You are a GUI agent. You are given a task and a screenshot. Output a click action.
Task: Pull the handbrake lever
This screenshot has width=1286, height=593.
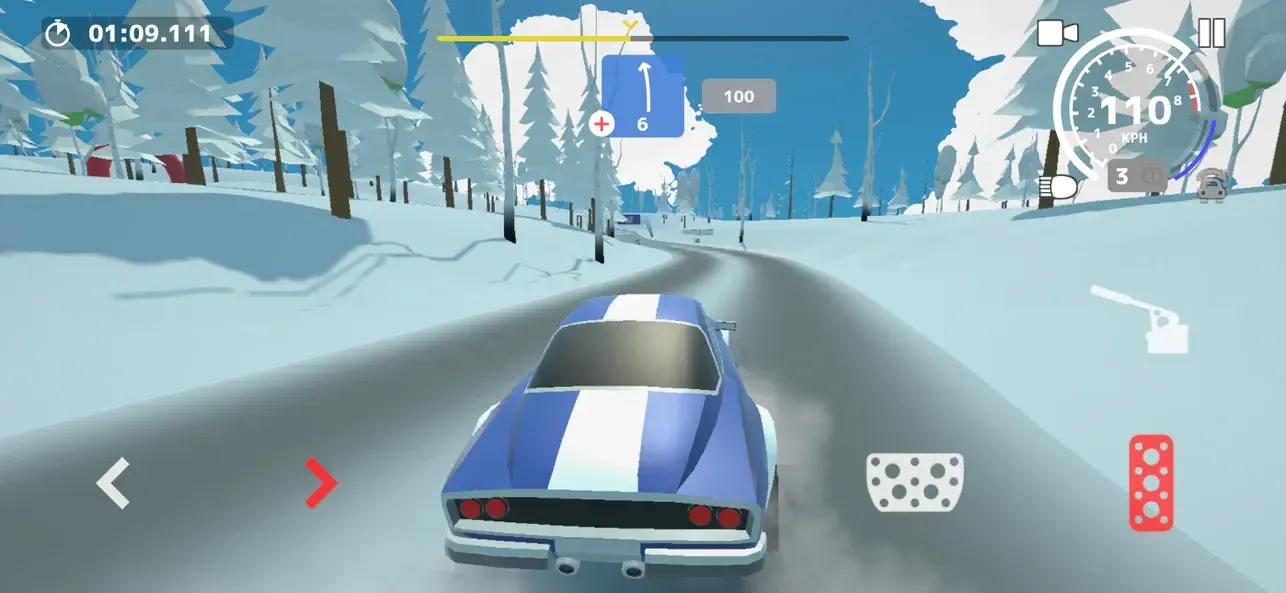(x=1144, y=320)
